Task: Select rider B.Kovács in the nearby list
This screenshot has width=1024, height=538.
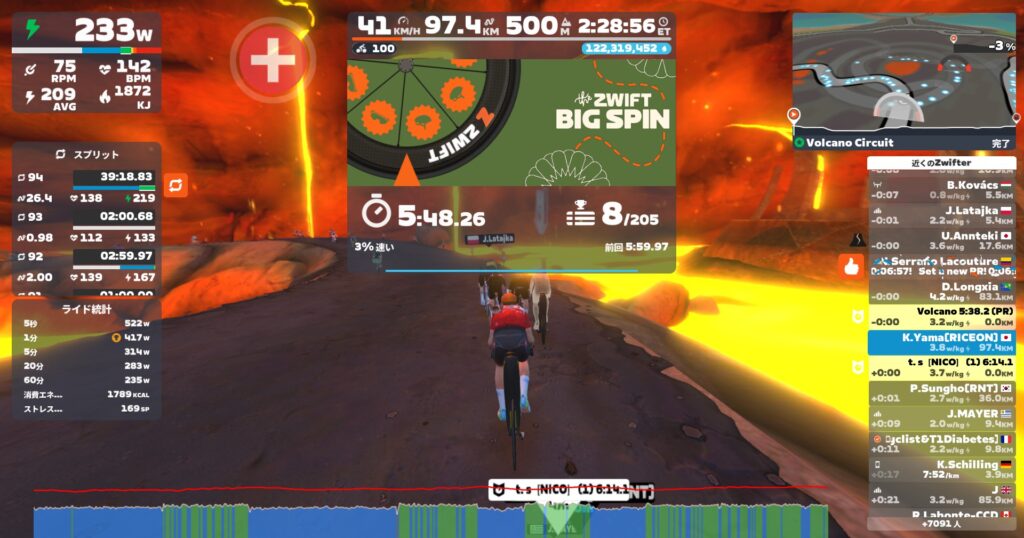Action: tap(941, 189)
